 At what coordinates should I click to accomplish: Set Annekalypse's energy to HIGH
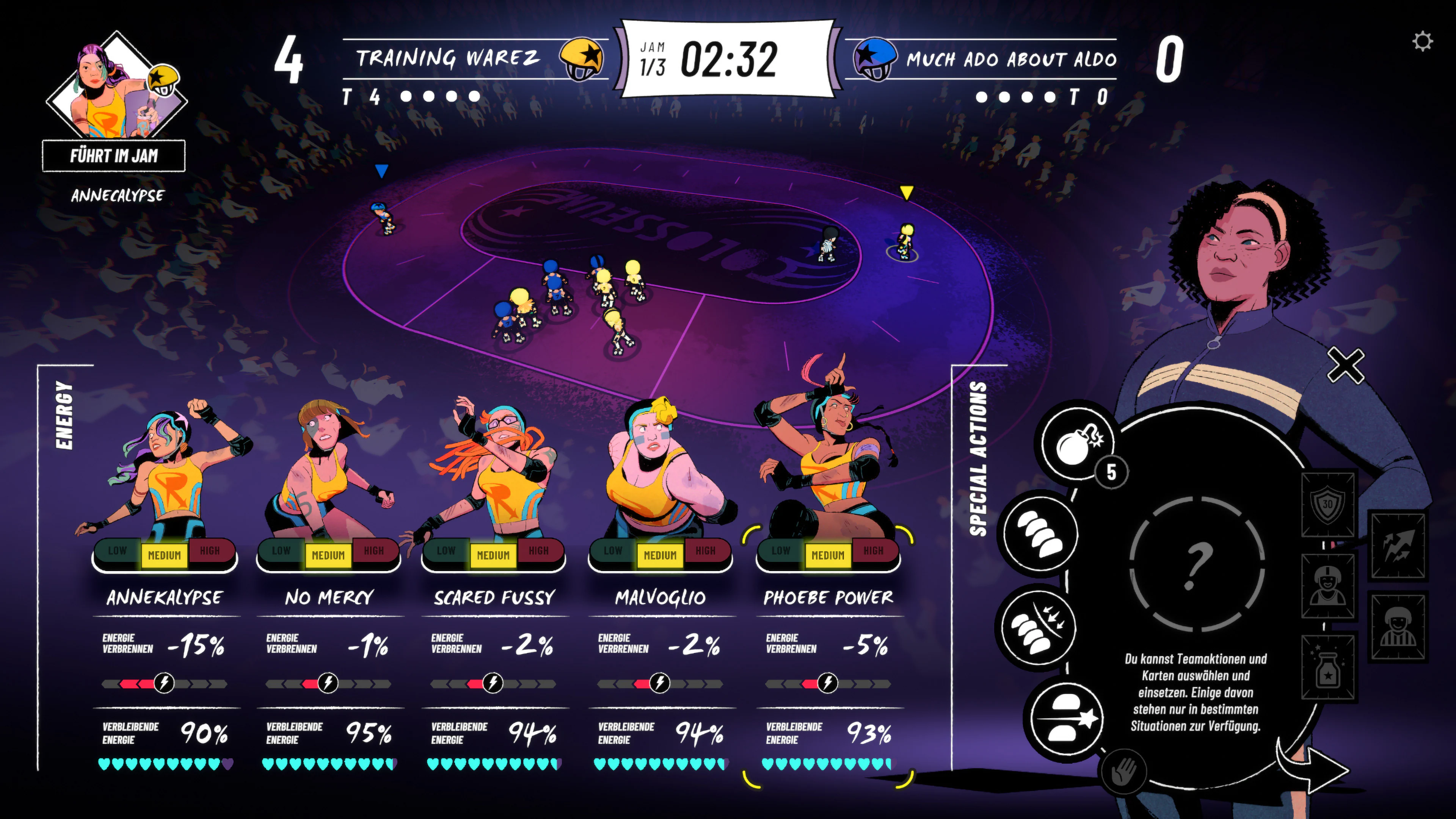[x=210, y=551]
